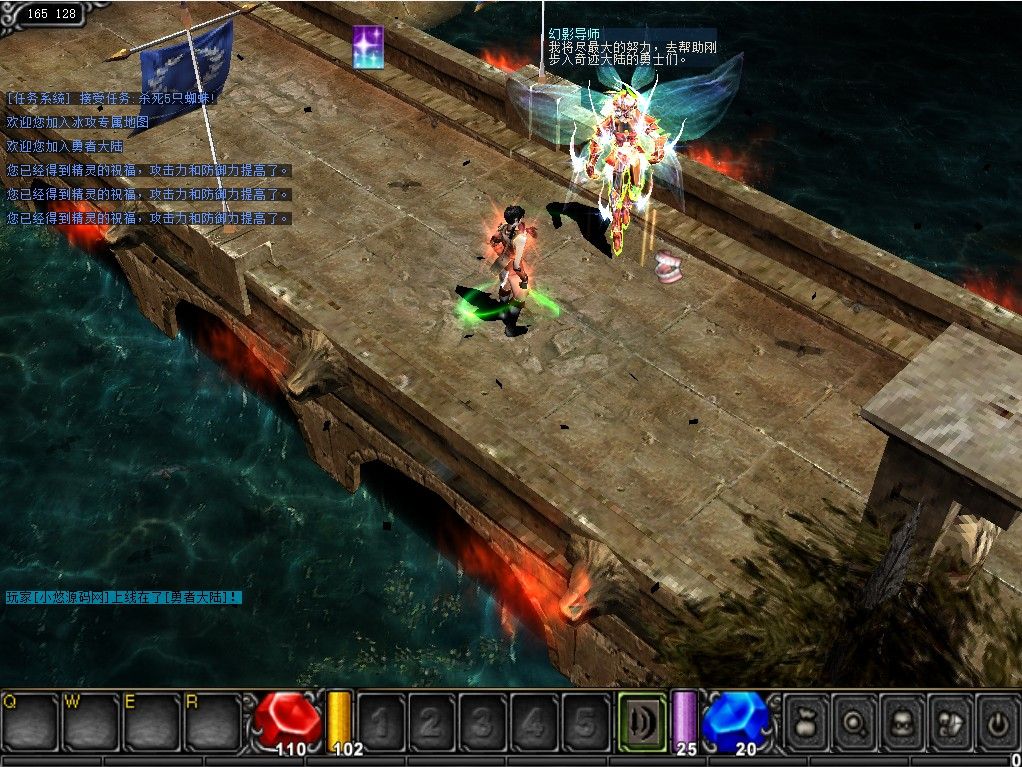Choose hotbar slot number 1
Viewport: 1022px width, 767px height.
[381, 722]
